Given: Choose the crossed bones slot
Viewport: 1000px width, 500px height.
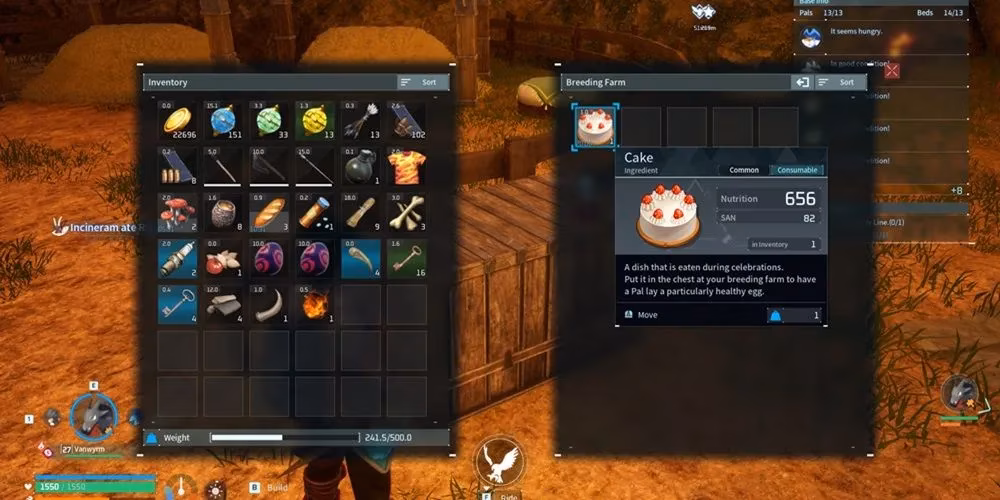Looking at the screenshot, I should click(407, 213).
